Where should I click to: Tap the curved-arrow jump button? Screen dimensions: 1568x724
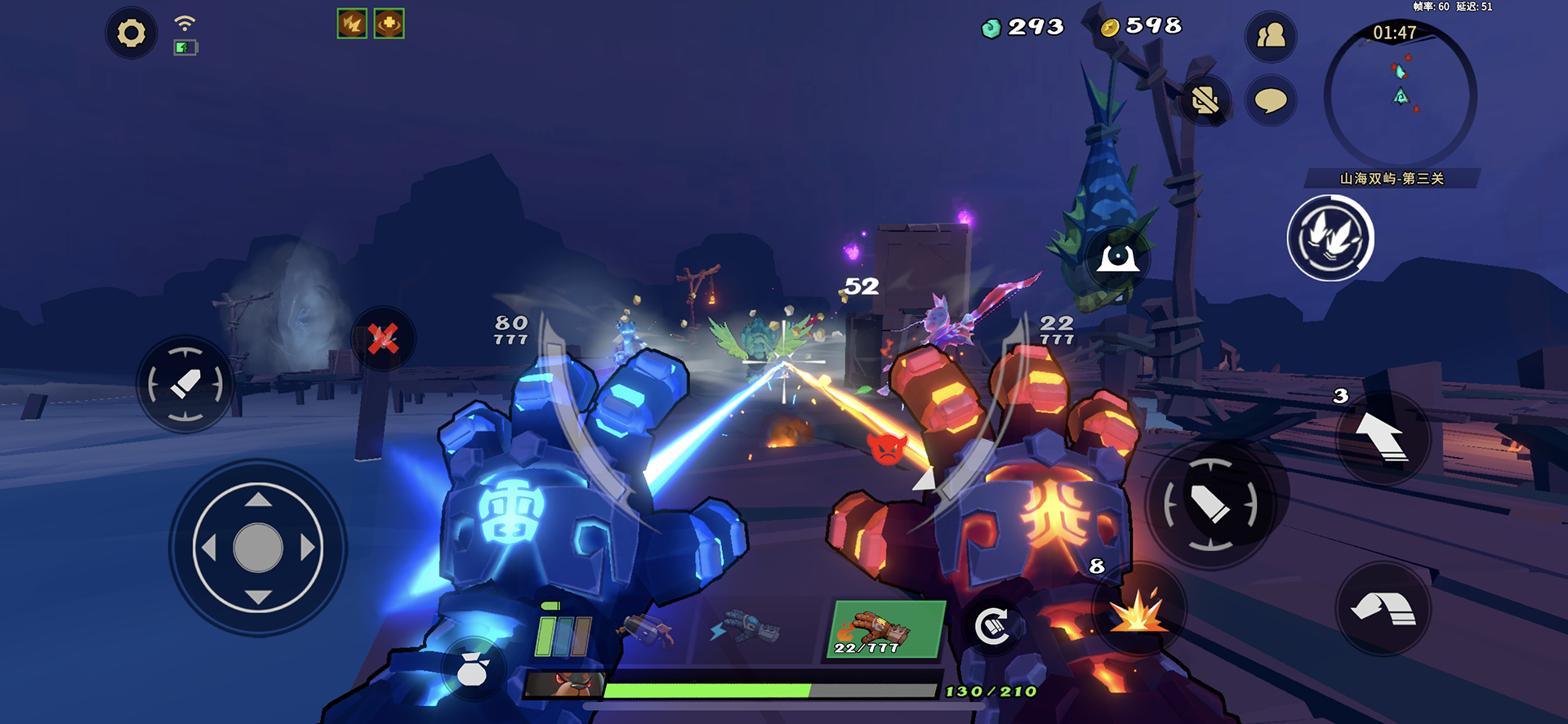[x=1382, y=609]
